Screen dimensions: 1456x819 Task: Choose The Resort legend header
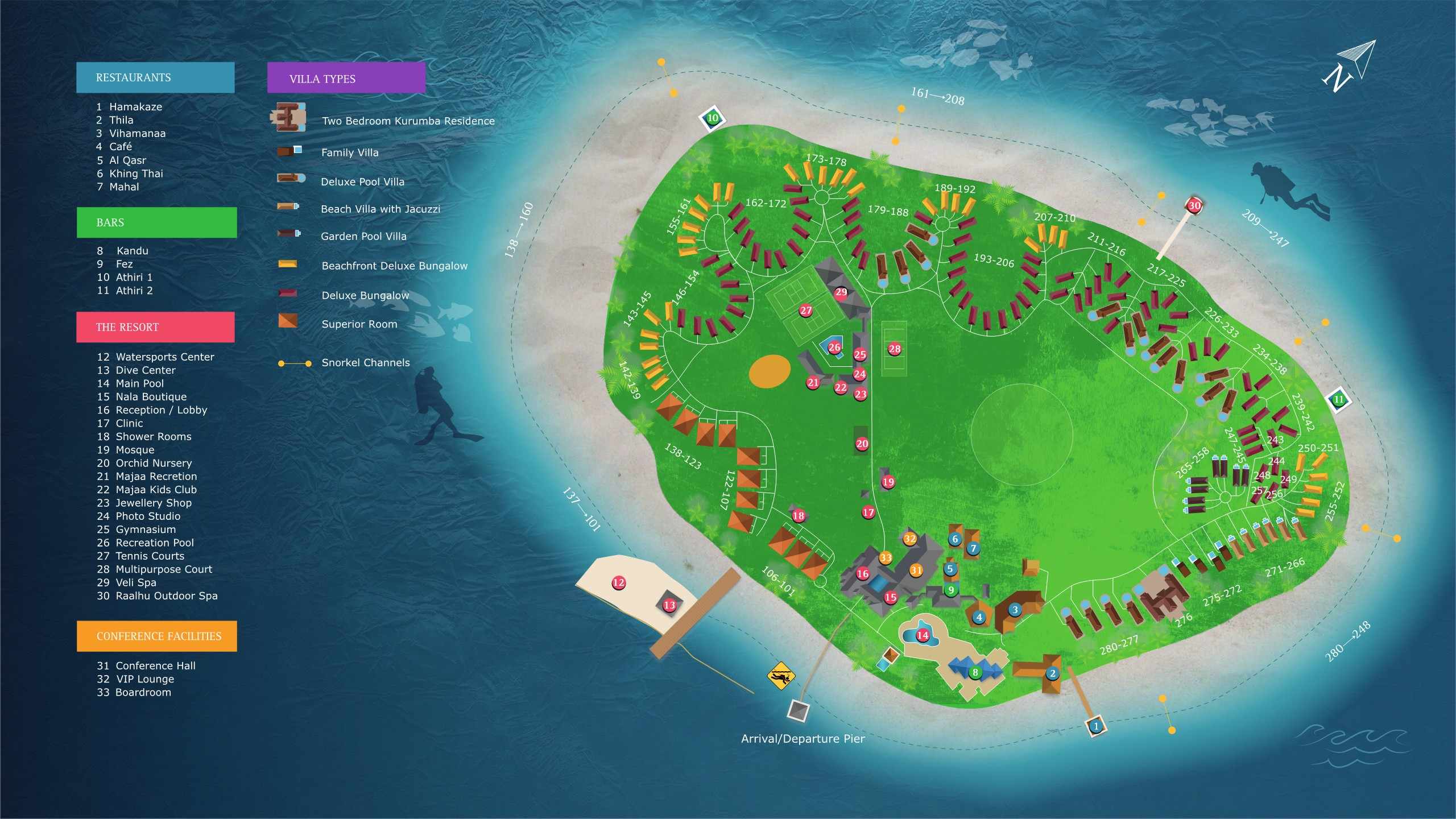coord(155,327)
